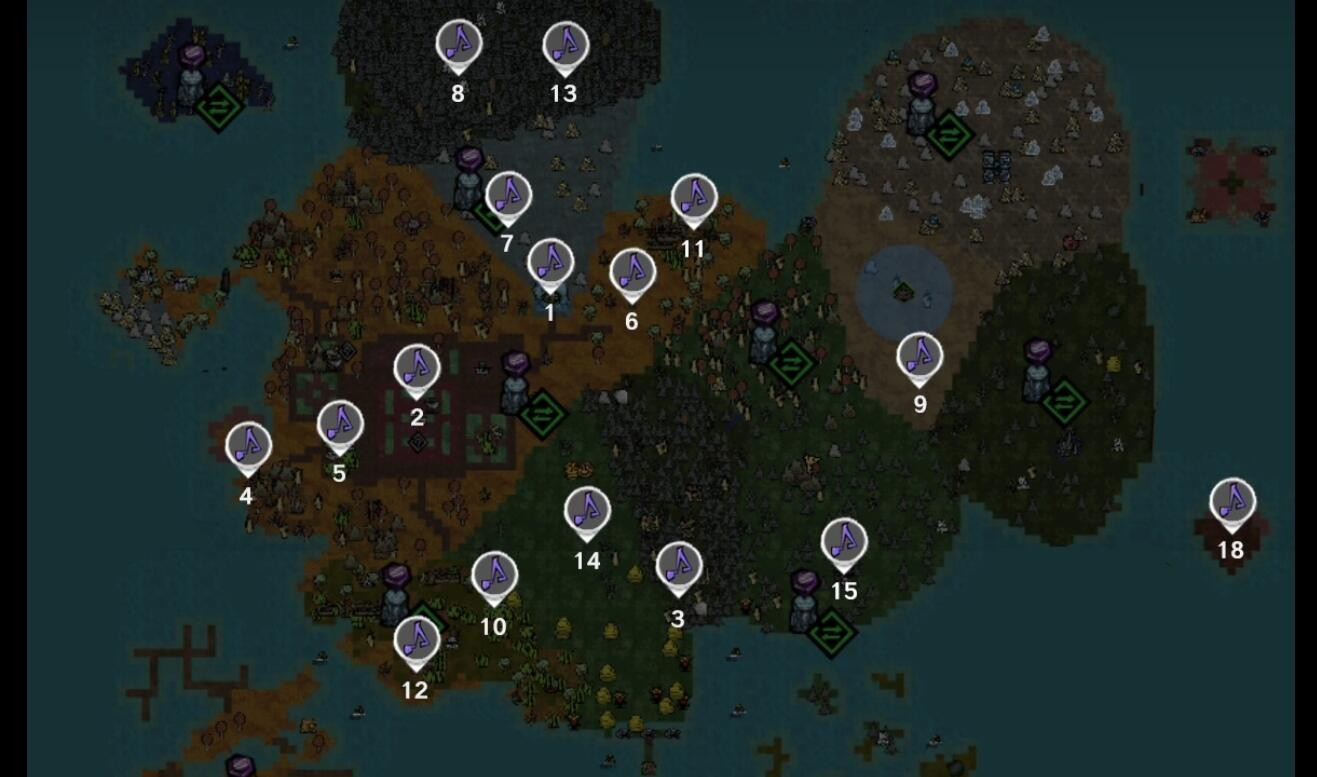Select music note marker 15

pos(844,542)
